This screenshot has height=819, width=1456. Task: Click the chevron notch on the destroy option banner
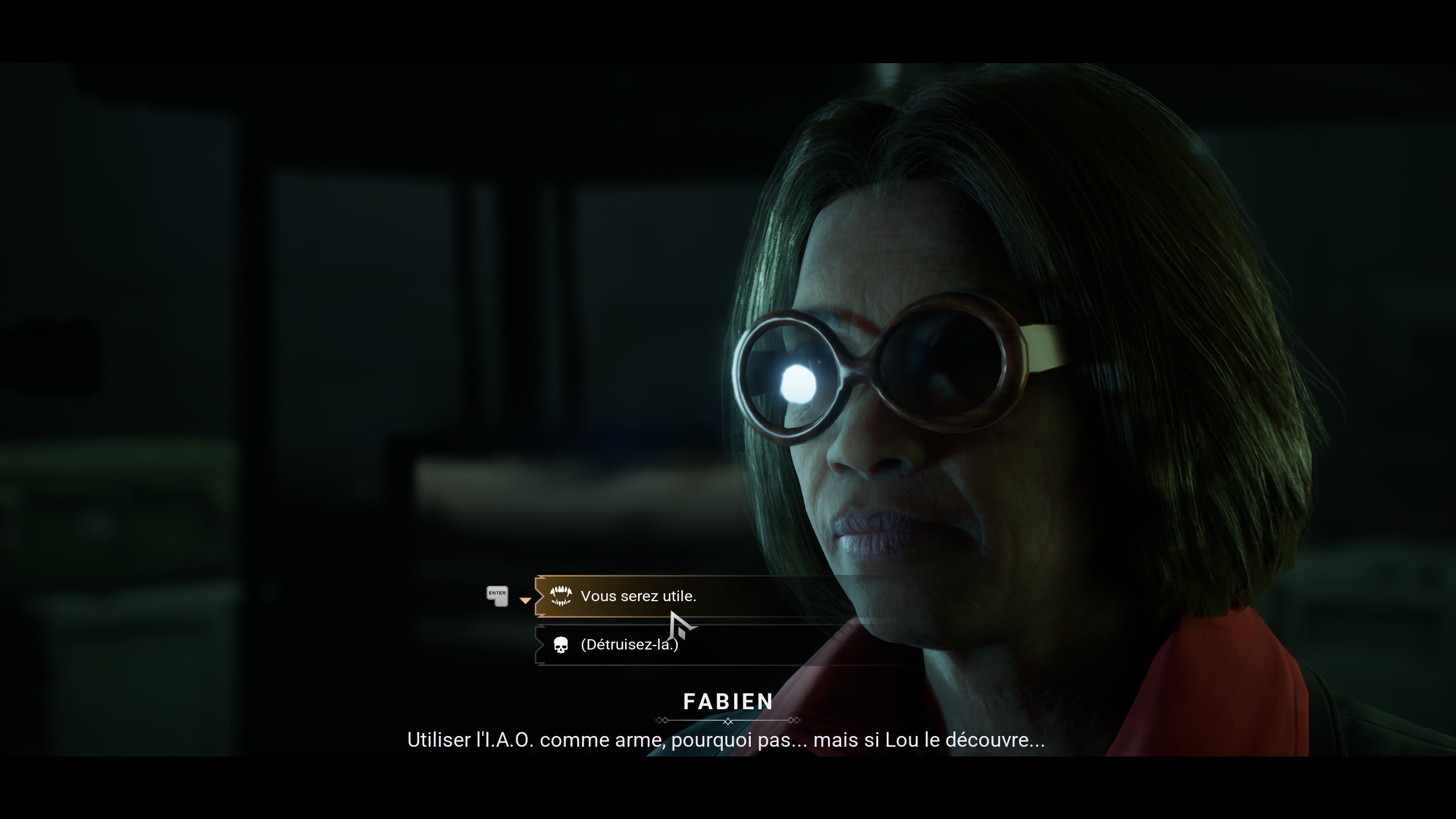coord(540,645)
